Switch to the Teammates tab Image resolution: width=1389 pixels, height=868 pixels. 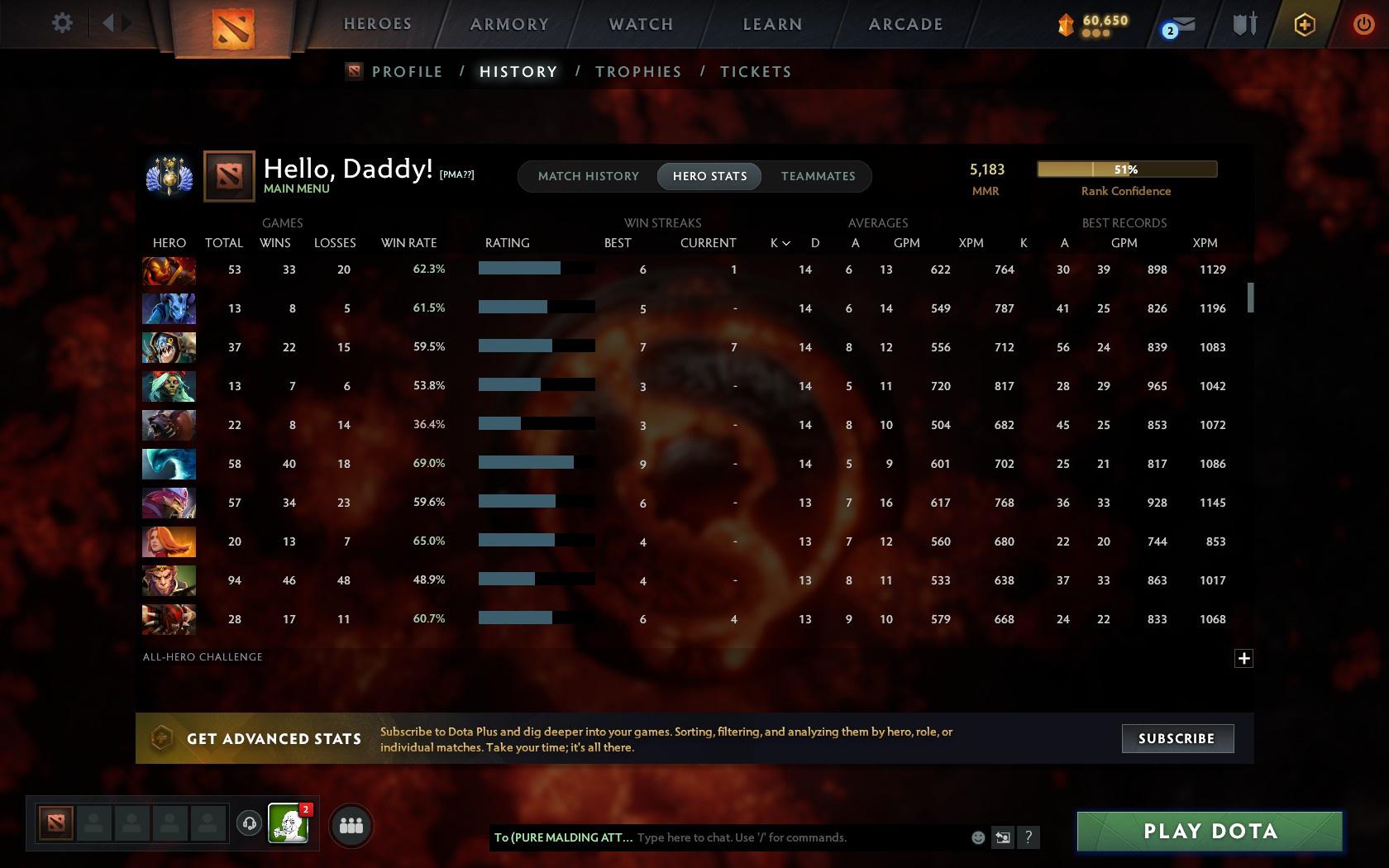pyautogui.click(x=817, y=176)
